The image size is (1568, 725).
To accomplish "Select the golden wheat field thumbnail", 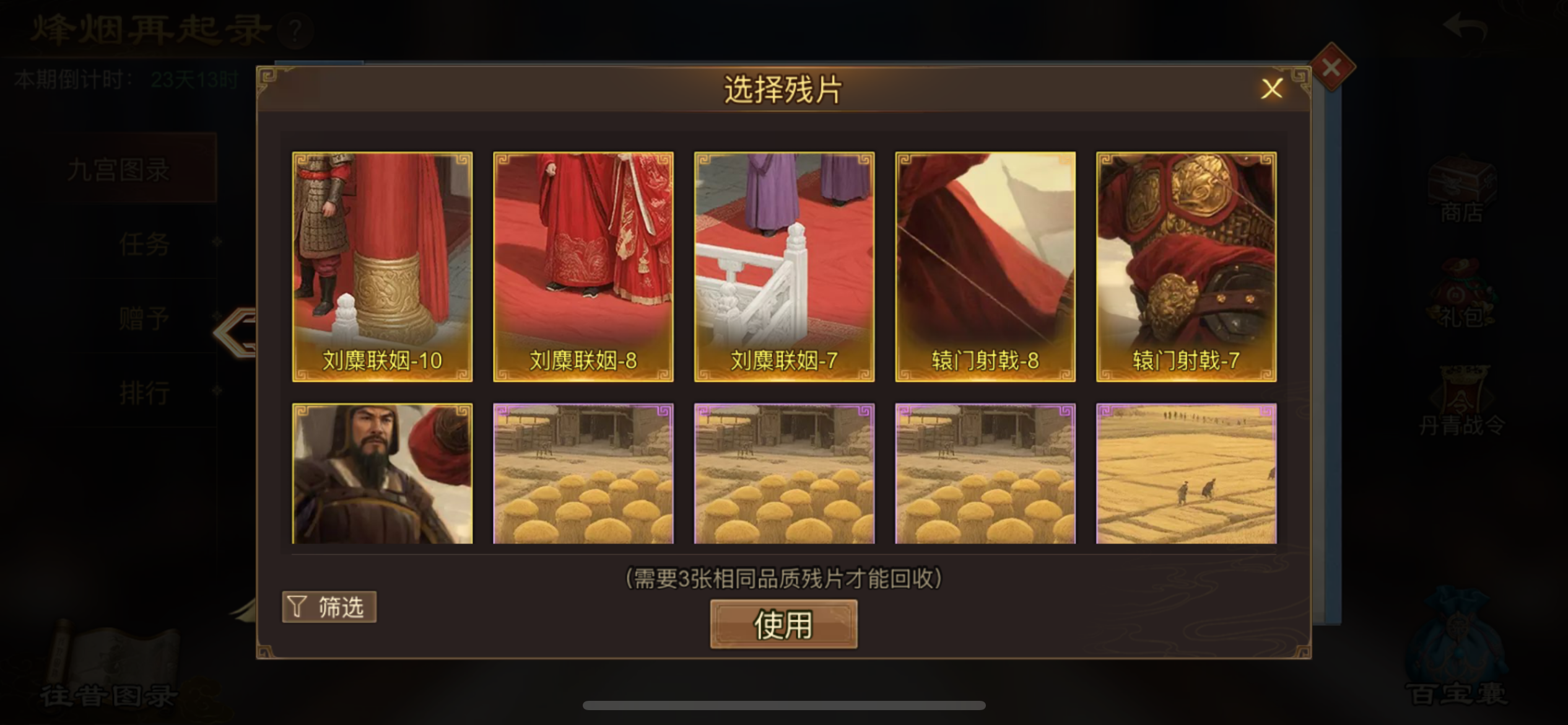I will (x=1186, y=474).
